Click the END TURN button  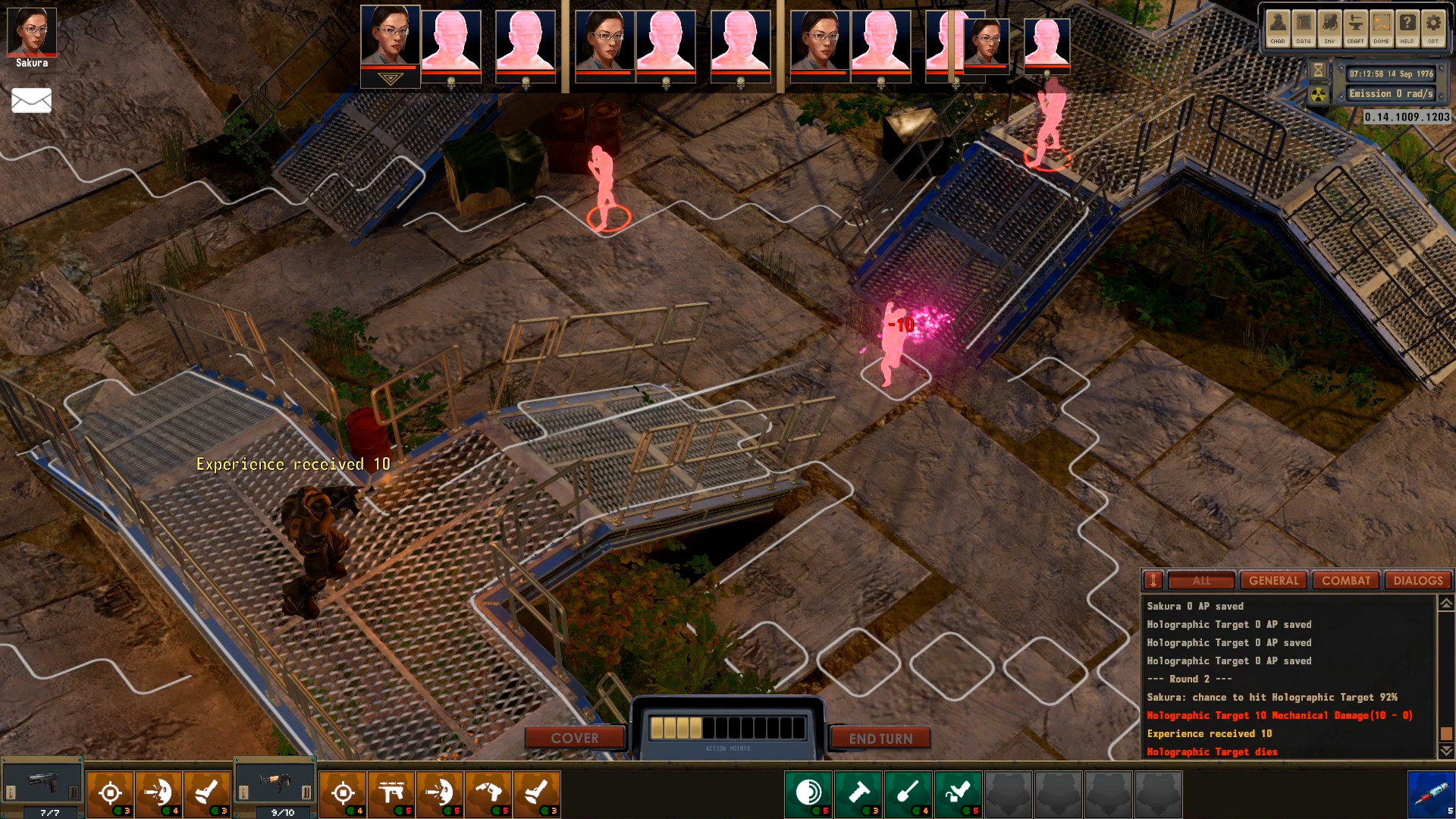click(x=880, y=738)
